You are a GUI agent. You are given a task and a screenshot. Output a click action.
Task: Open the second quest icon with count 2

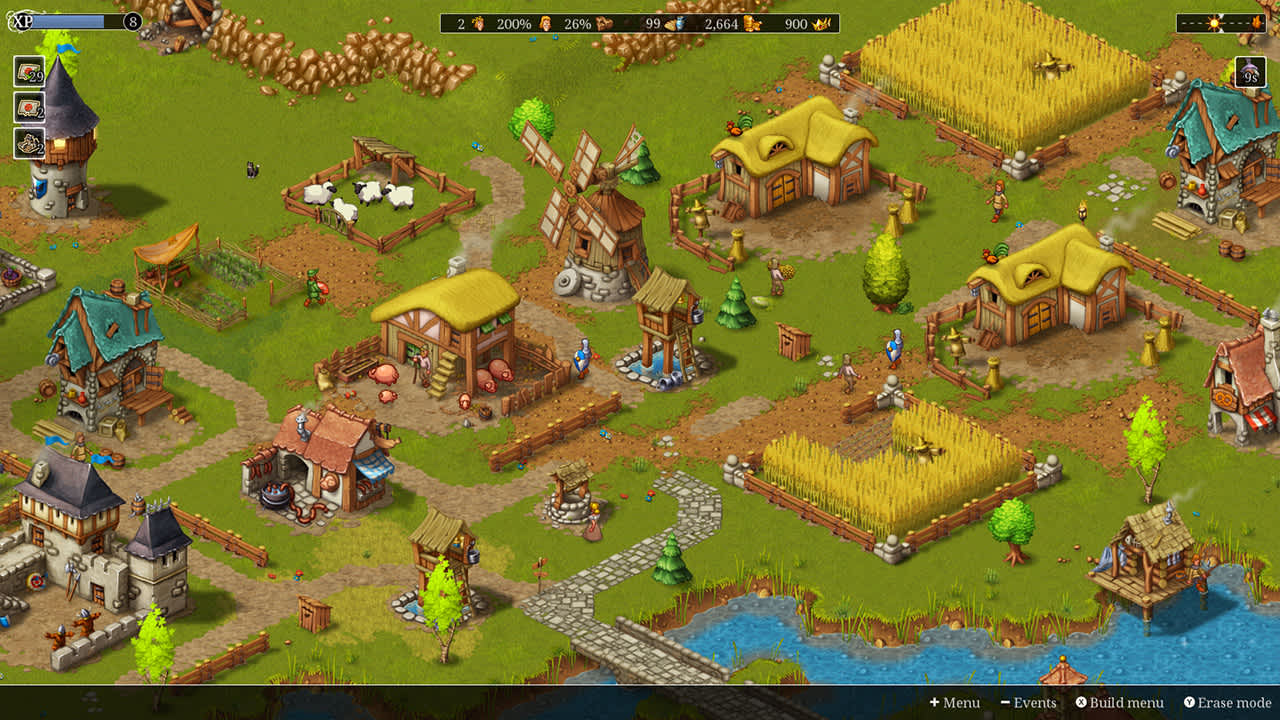pyautogui.click(x=29, y=108)
